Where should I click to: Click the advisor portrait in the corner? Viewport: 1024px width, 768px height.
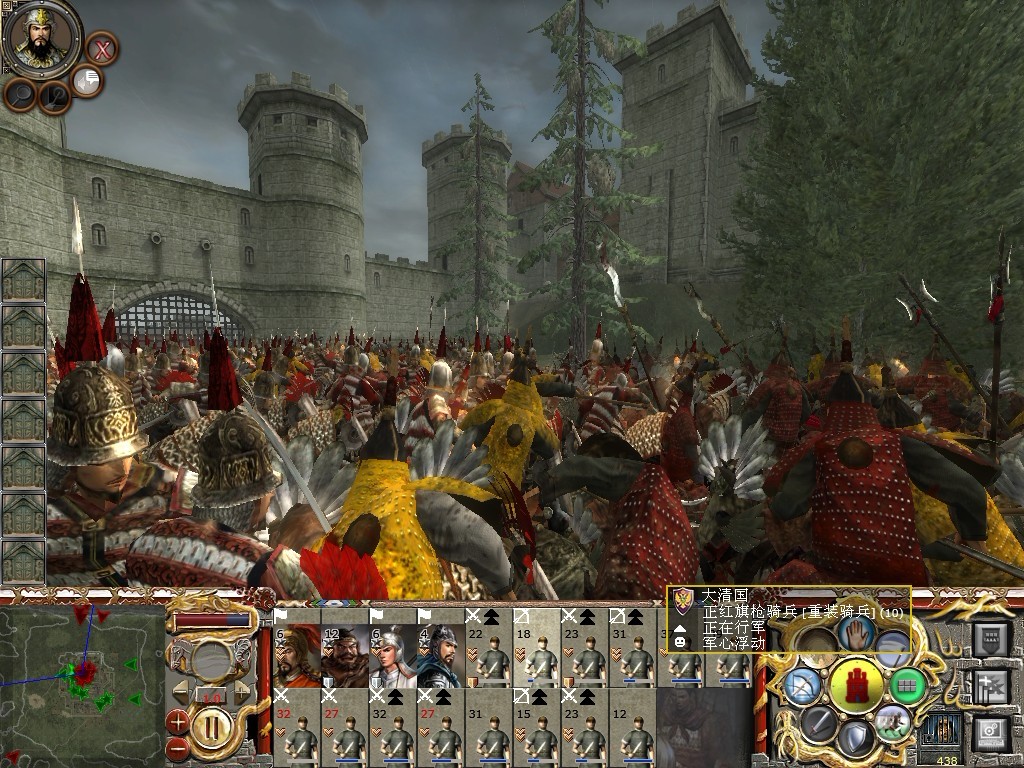point(41,39)
